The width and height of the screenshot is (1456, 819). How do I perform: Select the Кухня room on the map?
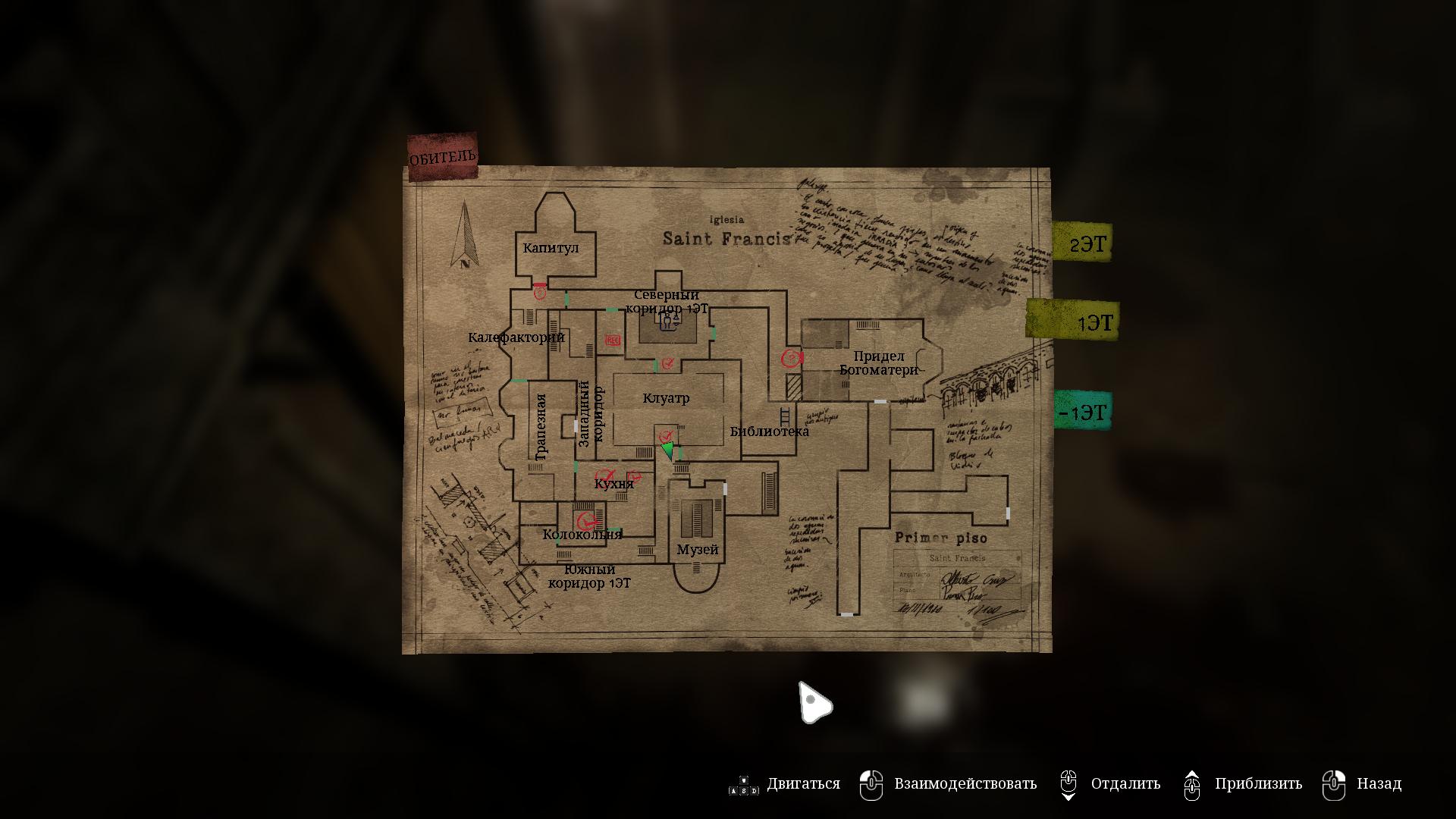(x=613, y=484)
